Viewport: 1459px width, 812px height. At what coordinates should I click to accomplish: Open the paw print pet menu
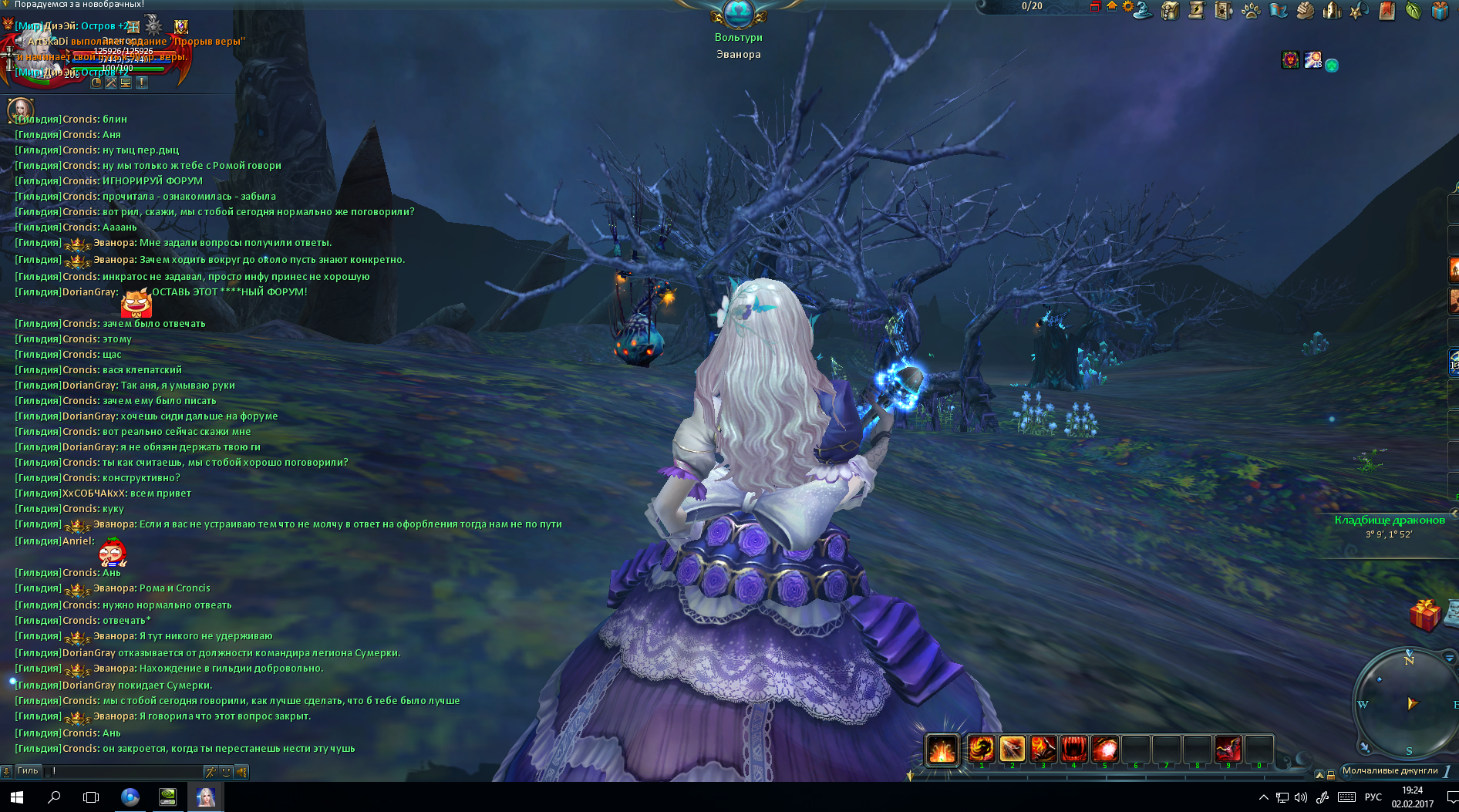1251,11
